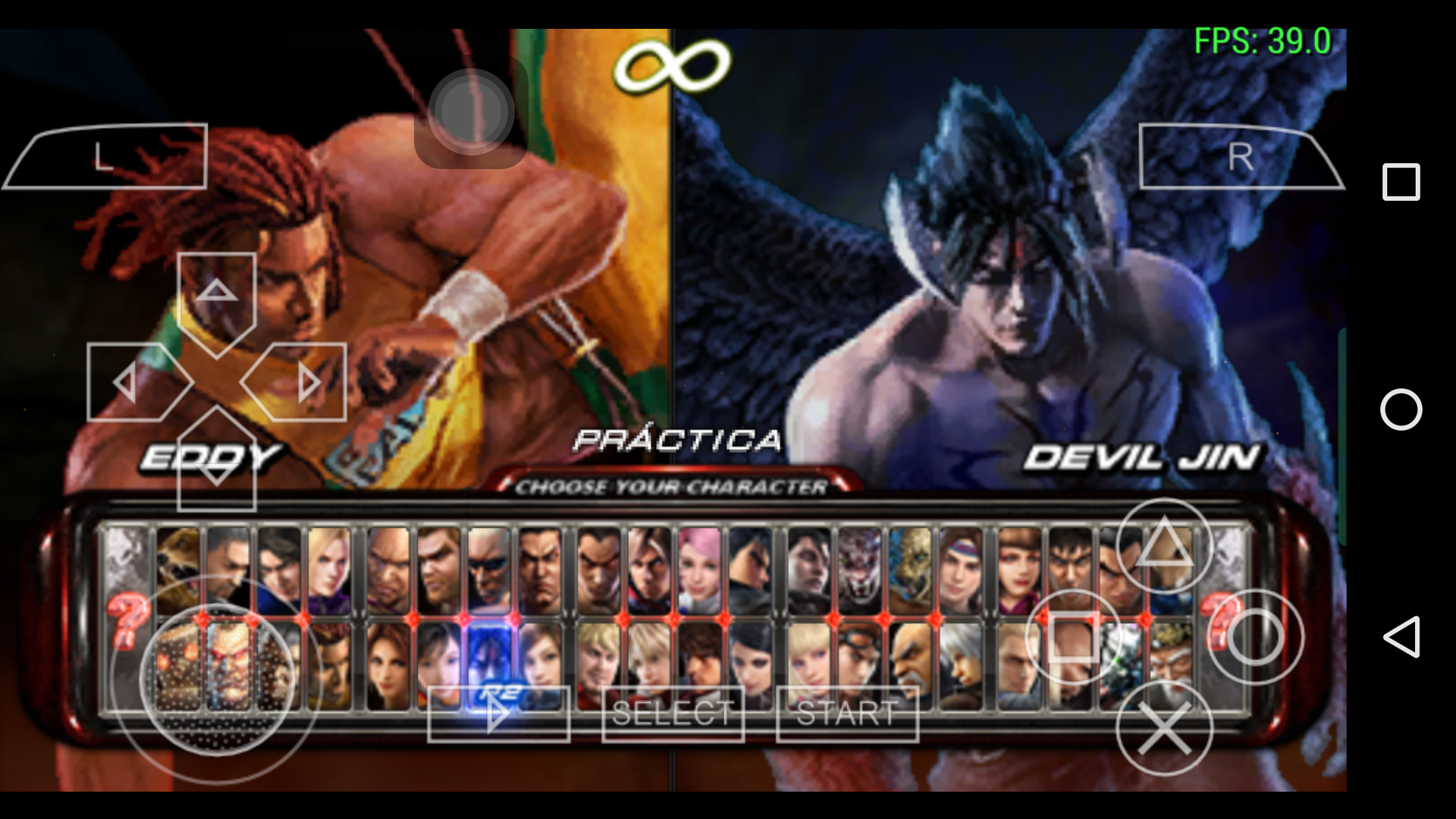1456x819 pixels.
Task: Tap the SELECT button
Action: (x=672, y=711)
